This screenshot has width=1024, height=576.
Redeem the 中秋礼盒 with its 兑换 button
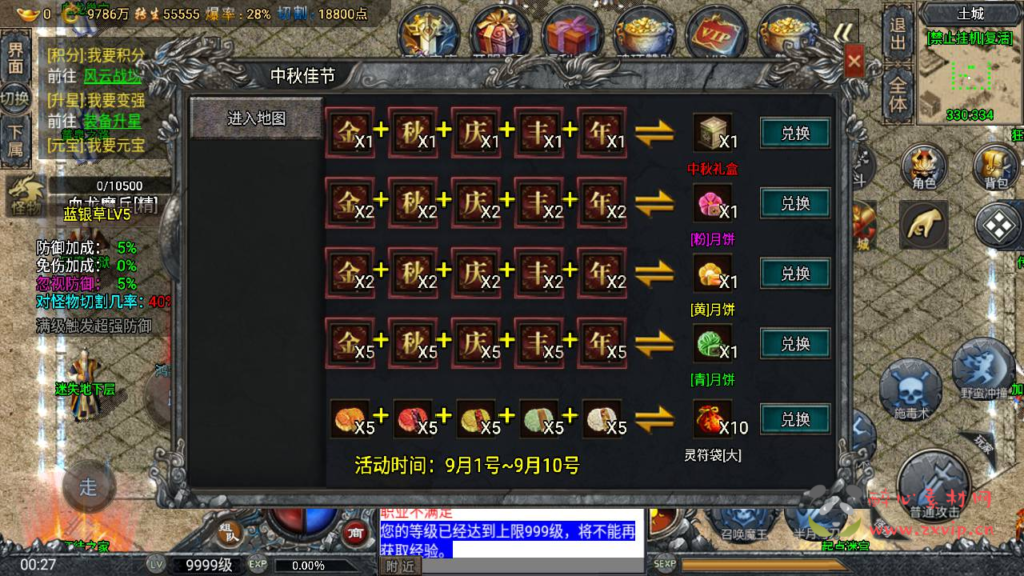[x=795, y=133]
